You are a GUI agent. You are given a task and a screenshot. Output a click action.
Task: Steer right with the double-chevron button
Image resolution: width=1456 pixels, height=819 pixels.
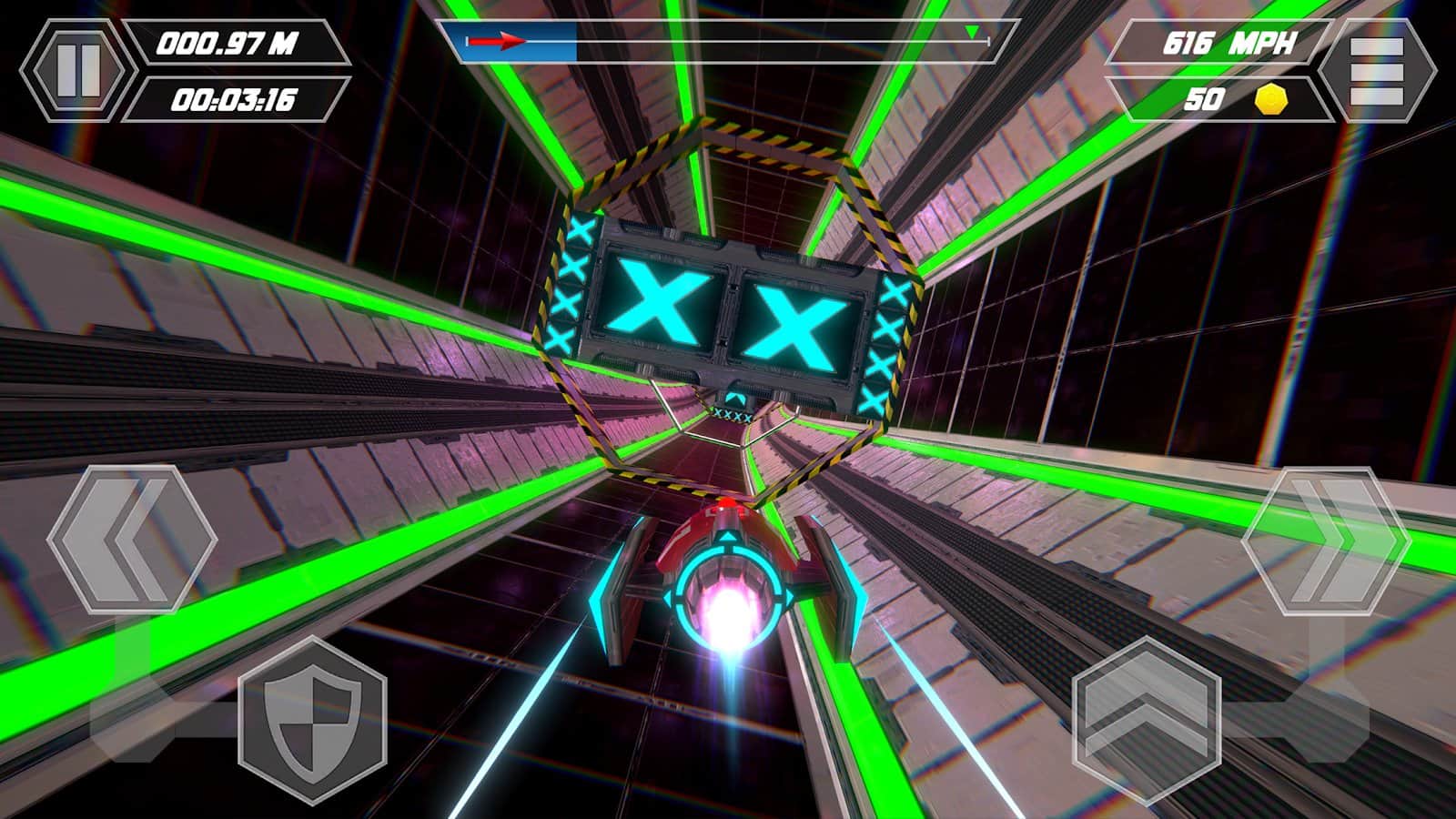(x=1325, y=540)
